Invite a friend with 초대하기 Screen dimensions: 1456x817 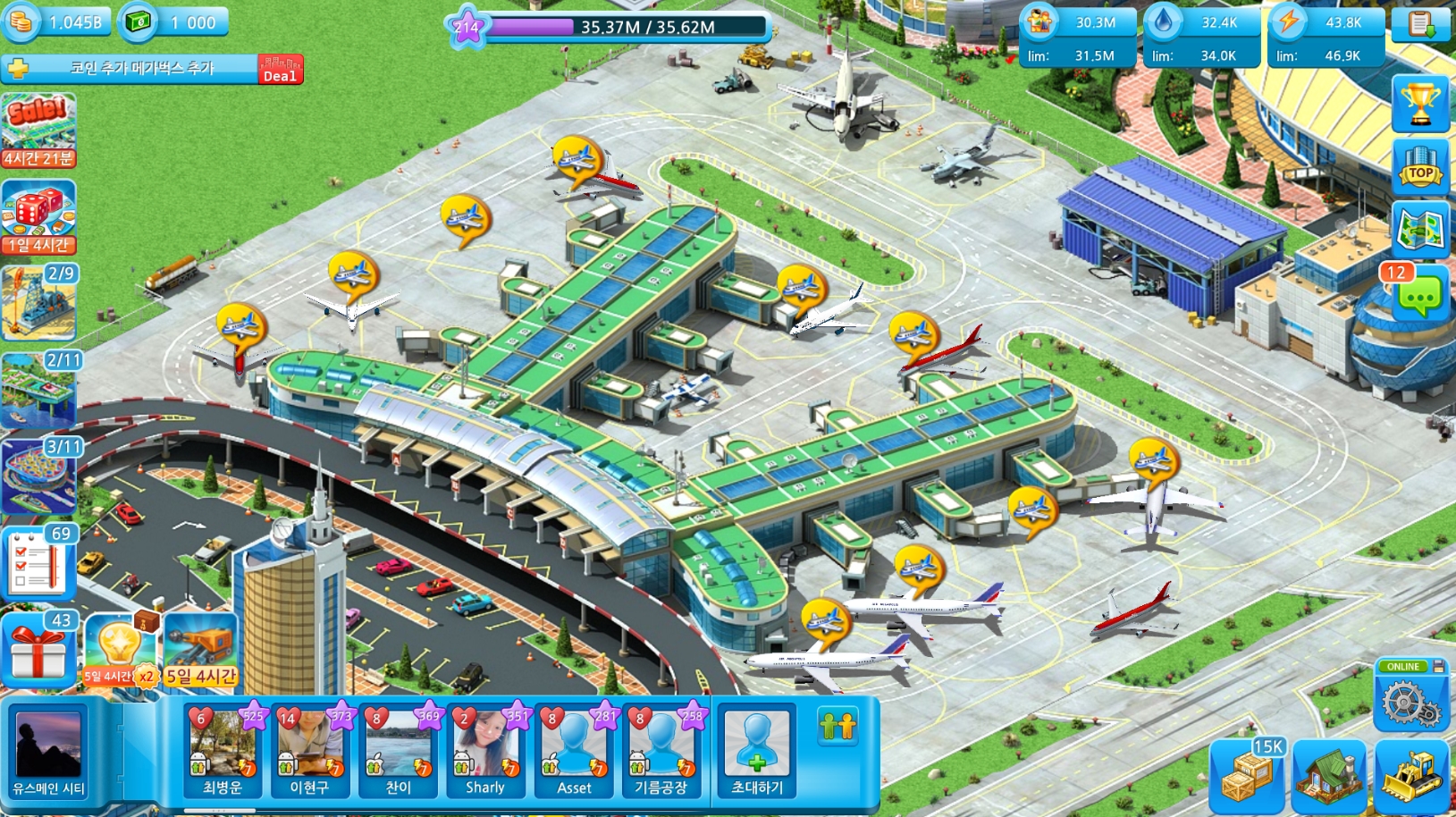pyautogui.click(x=757, y=749)
